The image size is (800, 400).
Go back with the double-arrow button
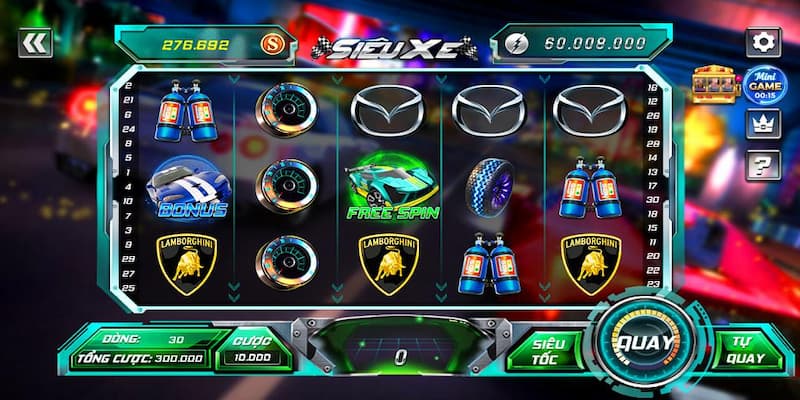pyautogui.click(x=35, y=42)
